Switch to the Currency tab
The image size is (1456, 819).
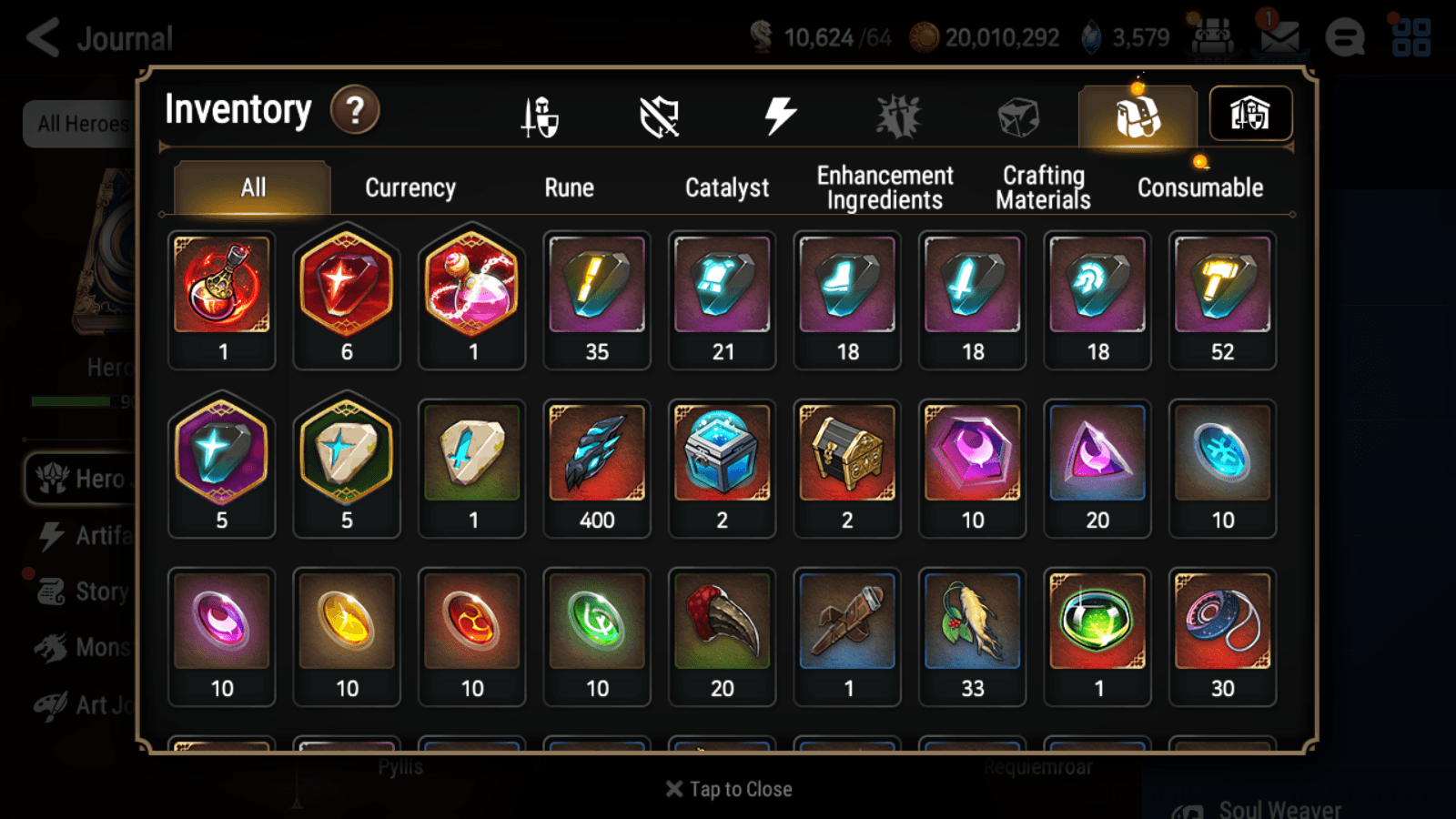(x=409, y=187)
